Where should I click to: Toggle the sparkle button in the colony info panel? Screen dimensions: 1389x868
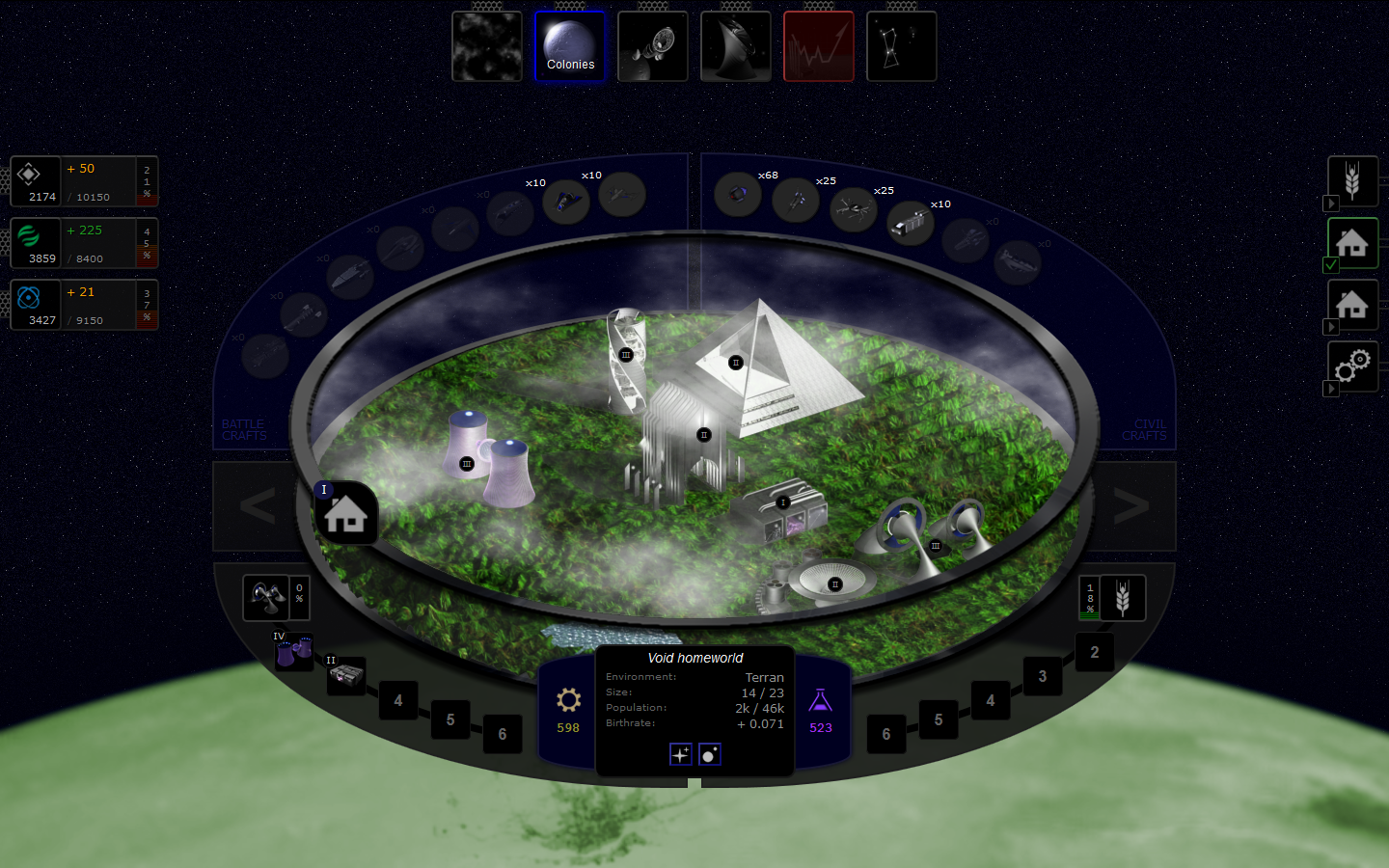click(x=680, y=754)
